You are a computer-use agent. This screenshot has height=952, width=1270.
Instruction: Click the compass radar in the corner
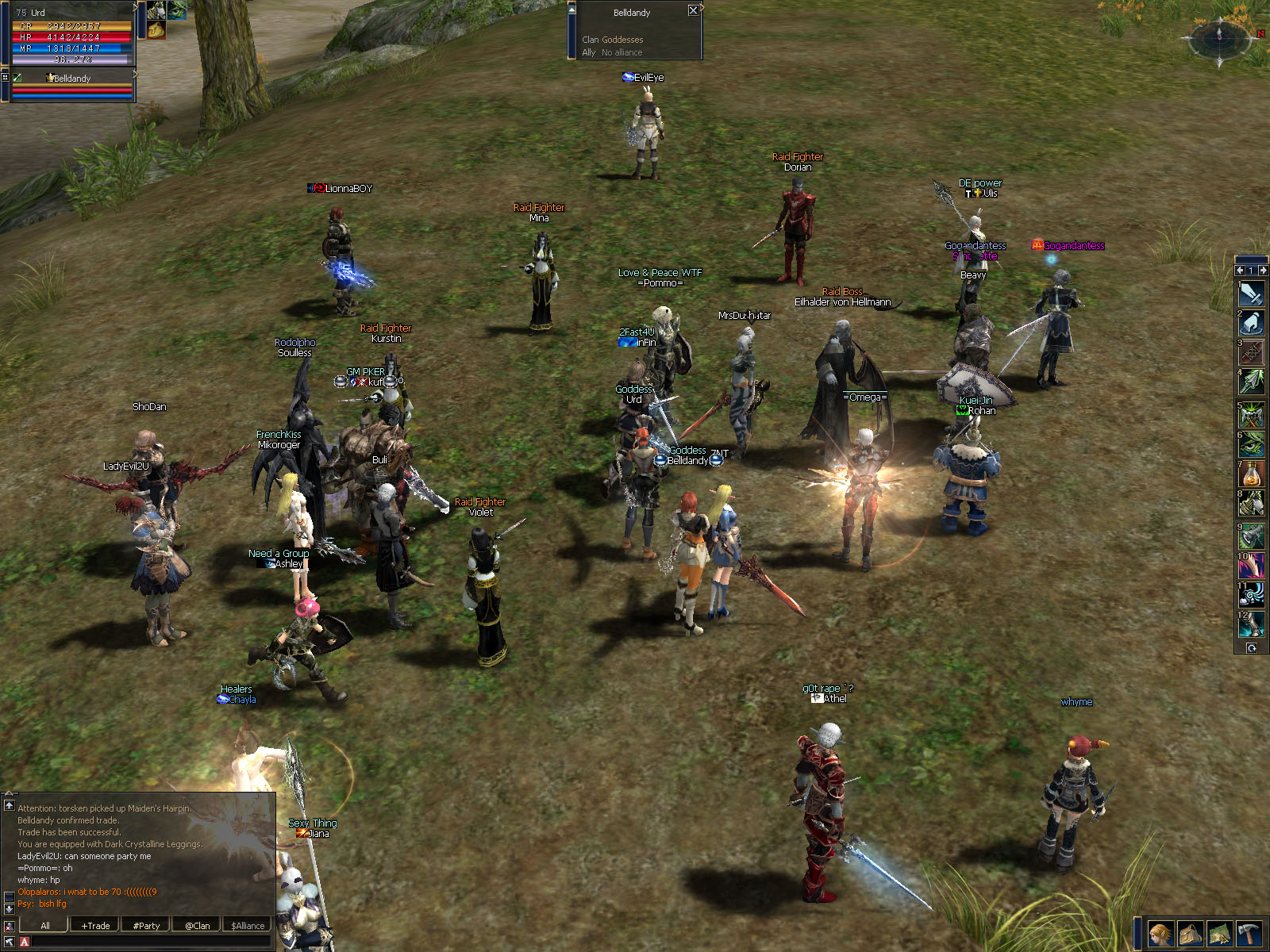[x=1220, y=36]
